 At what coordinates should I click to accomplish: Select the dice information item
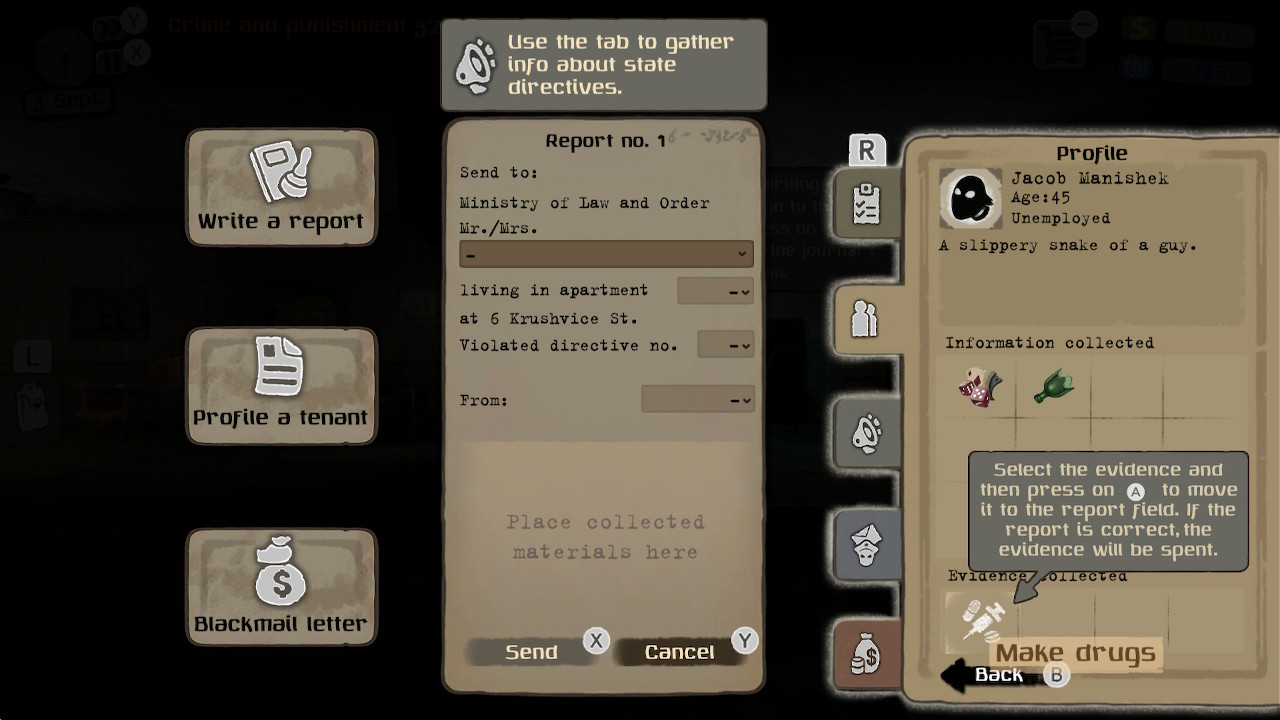point(980,386)
